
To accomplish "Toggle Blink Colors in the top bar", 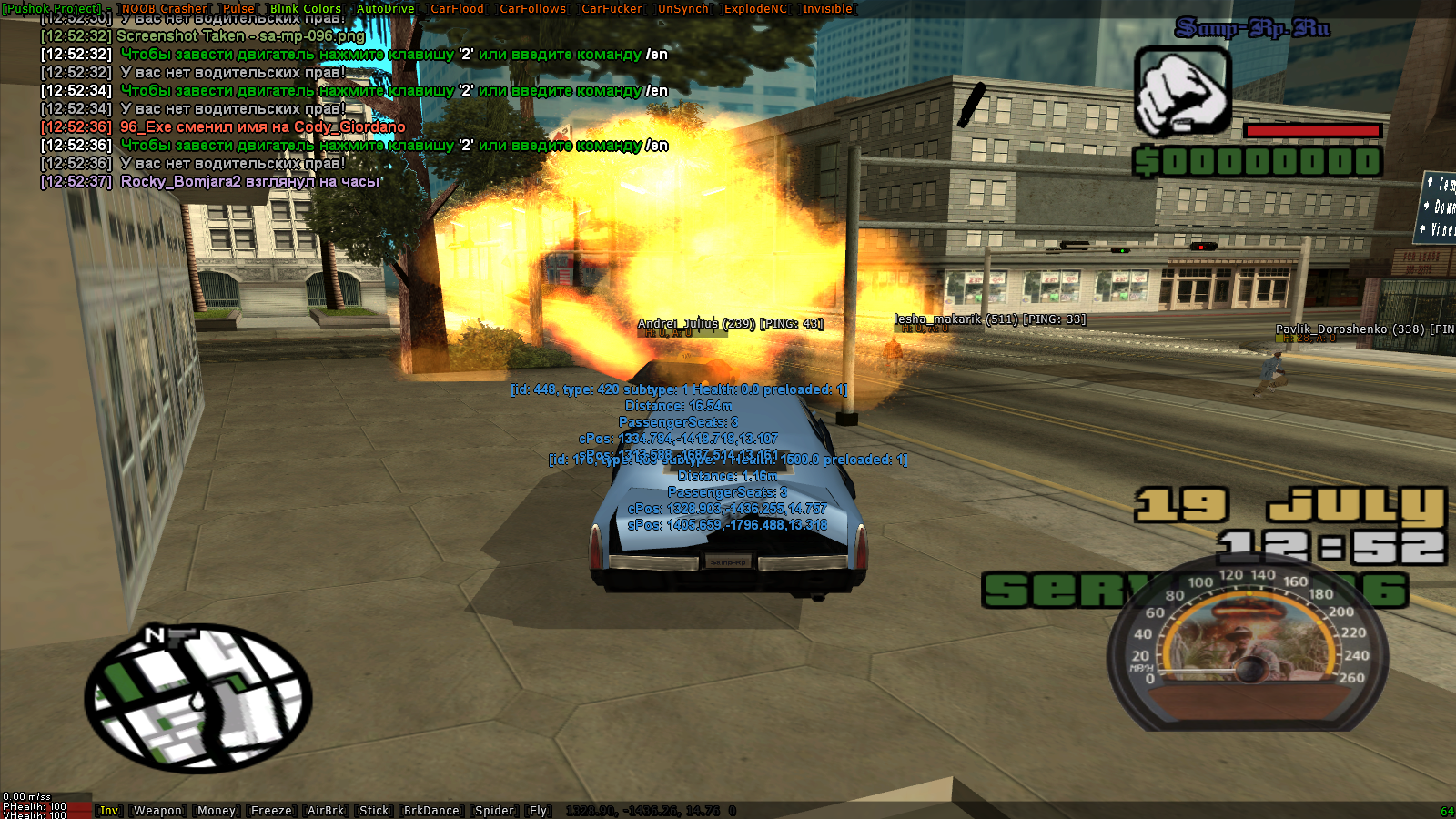I will [306, 9].
